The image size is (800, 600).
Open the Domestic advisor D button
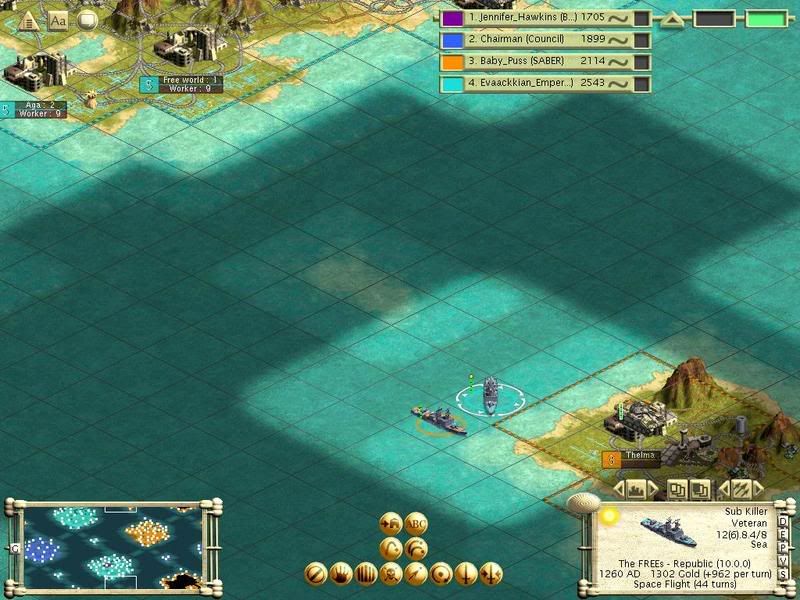pyautogui.click(x=782, y=521)
